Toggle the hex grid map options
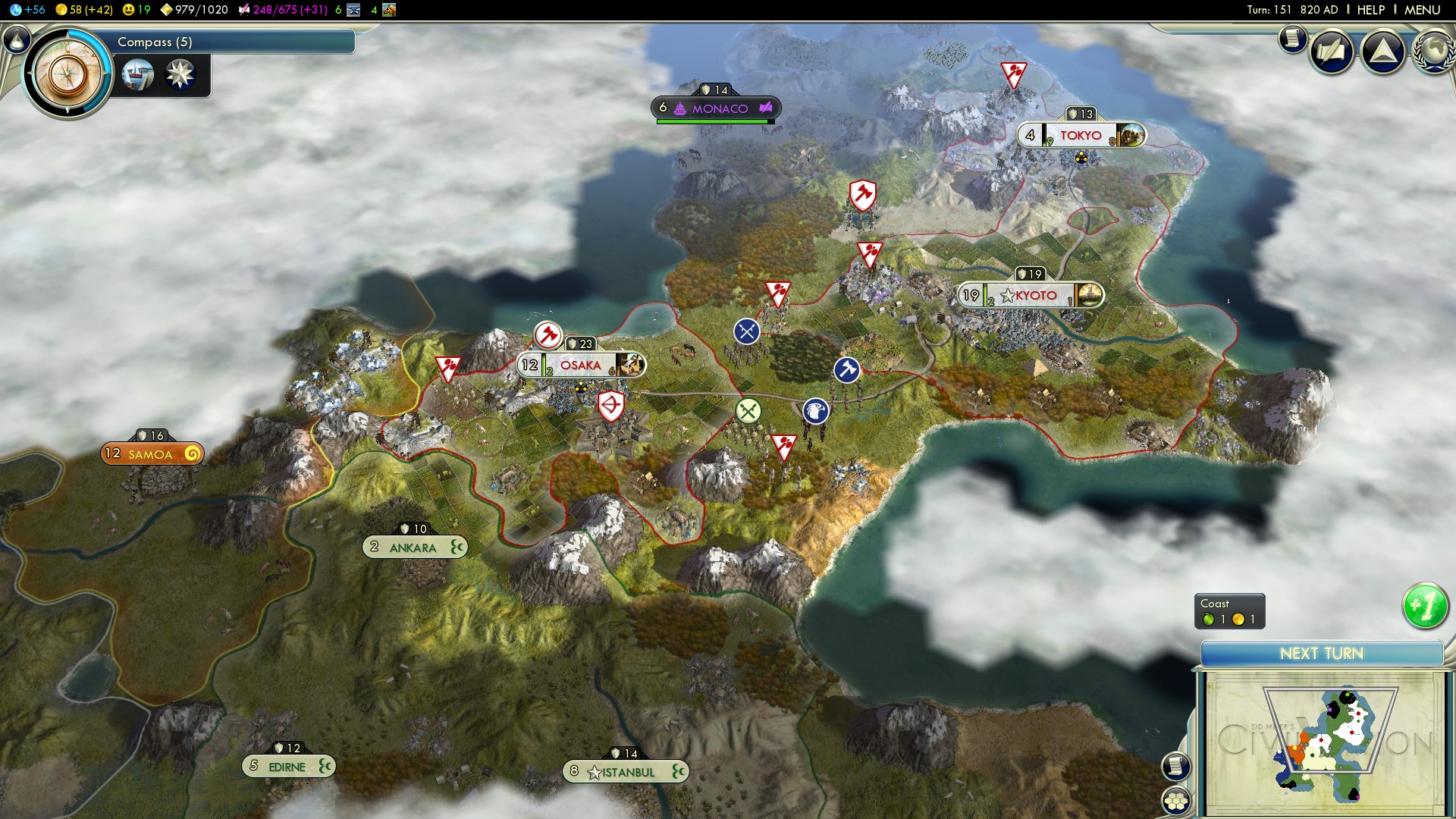The height and width of the screenshot is (819, 1456). [x=1175, y=801]
